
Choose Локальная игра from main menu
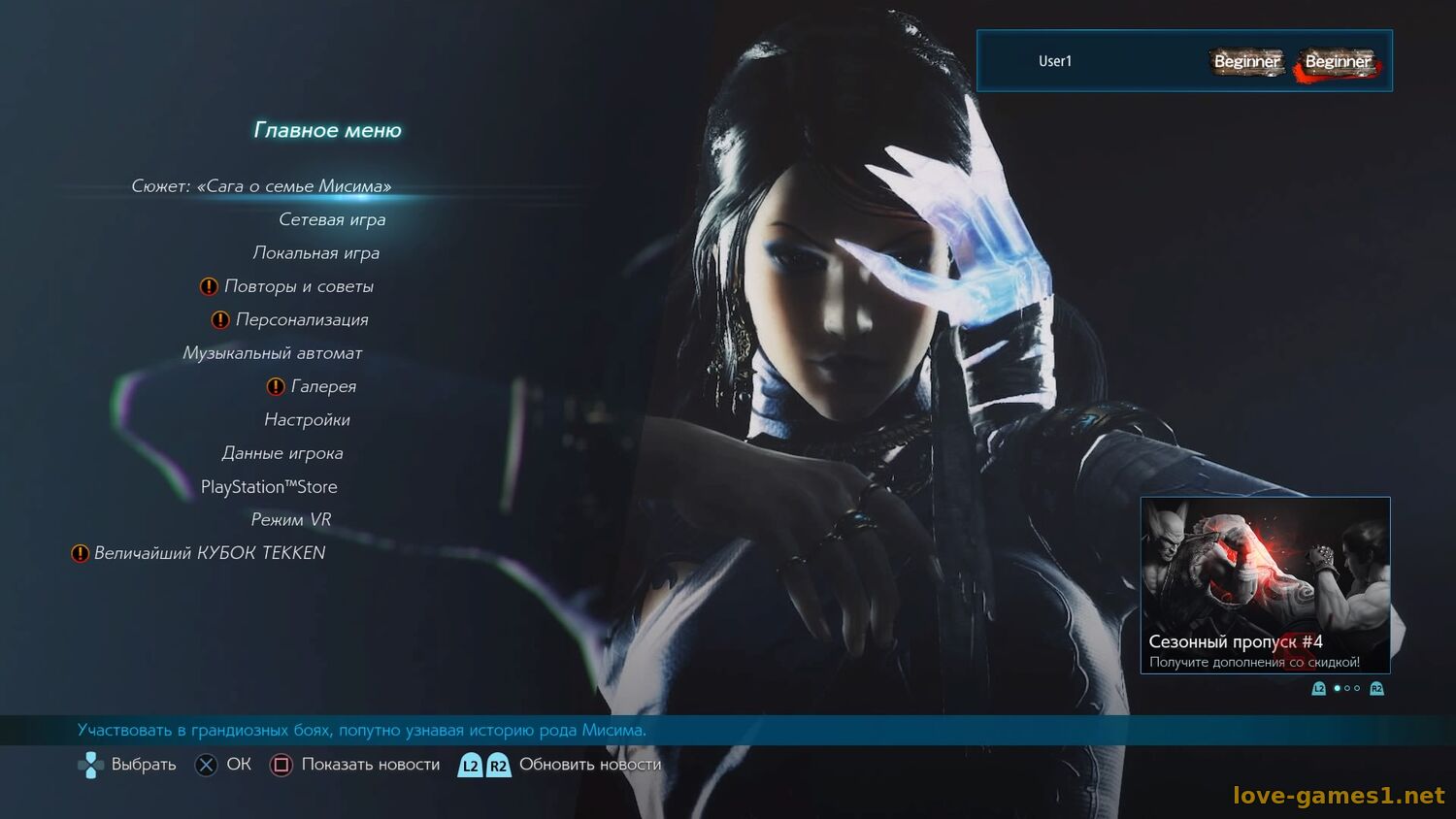[315, 253]
